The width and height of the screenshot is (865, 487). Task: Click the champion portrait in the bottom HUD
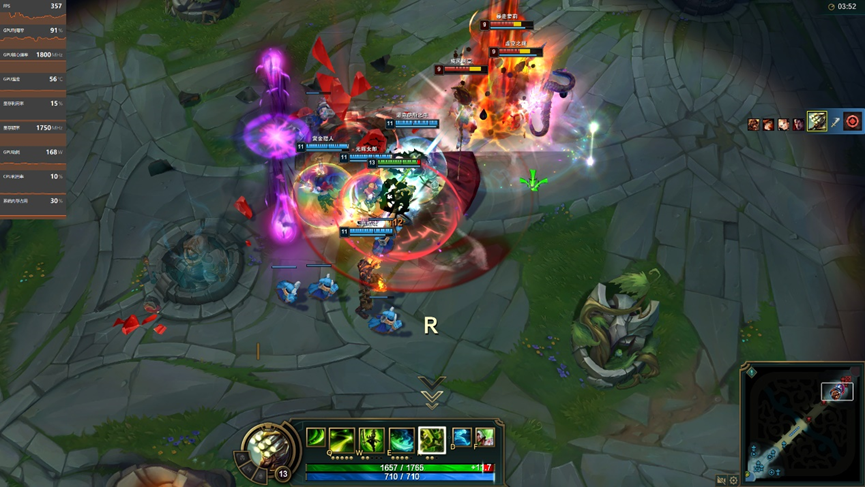pos(267,447)
